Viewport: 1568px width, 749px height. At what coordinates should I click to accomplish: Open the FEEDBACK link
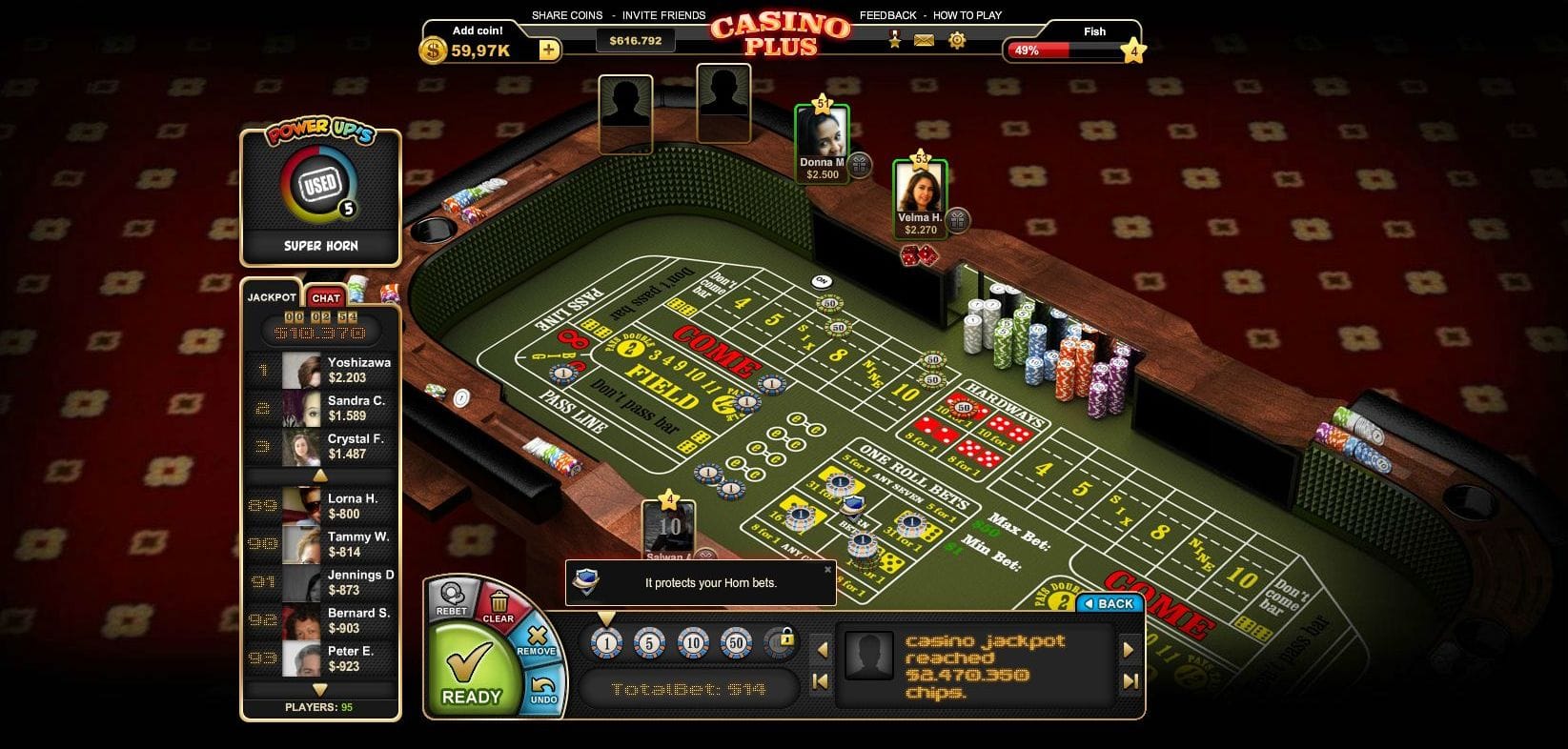pyautogui.click(x=887, y=15)
